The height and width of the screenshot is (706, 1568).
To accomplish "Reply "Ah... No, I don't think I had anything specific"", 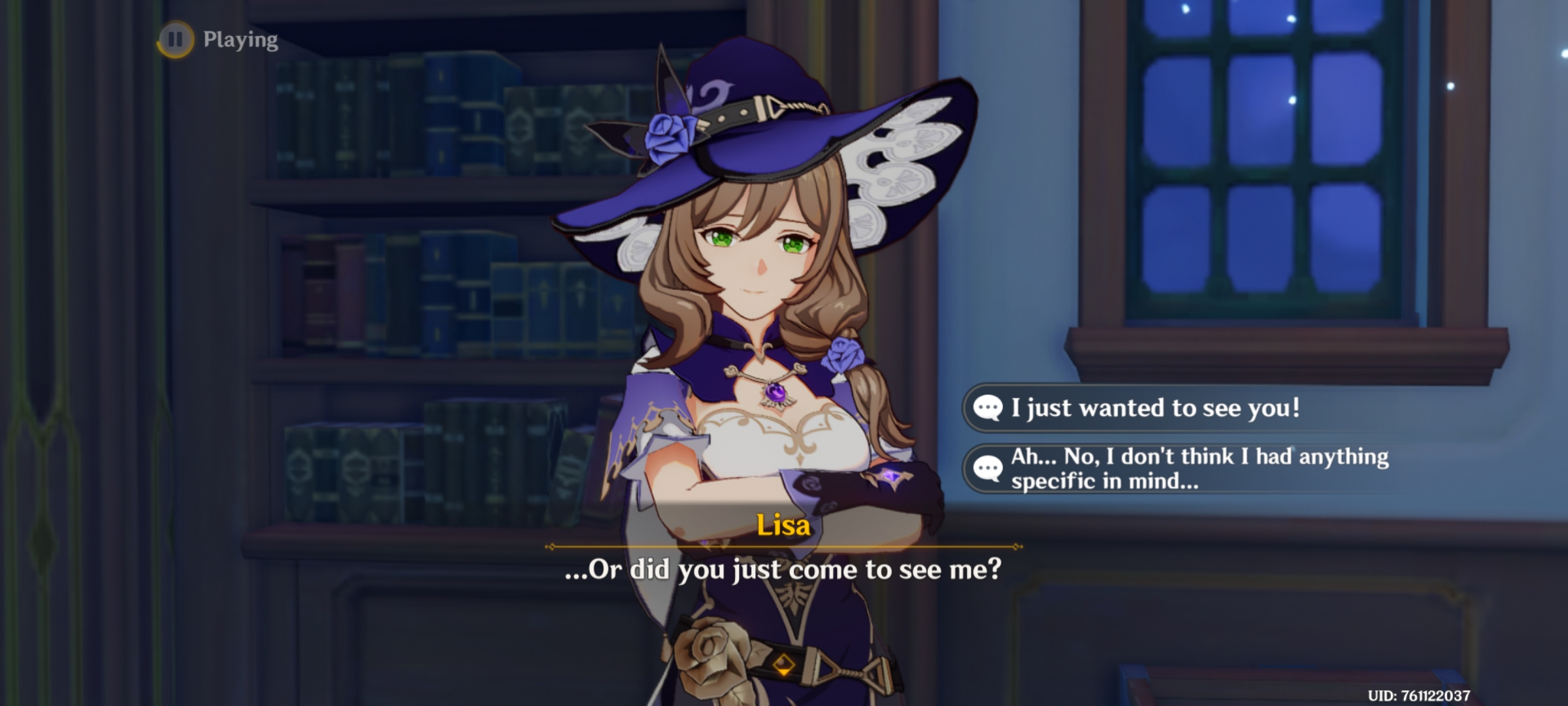I will click(x=1198, y=469).
